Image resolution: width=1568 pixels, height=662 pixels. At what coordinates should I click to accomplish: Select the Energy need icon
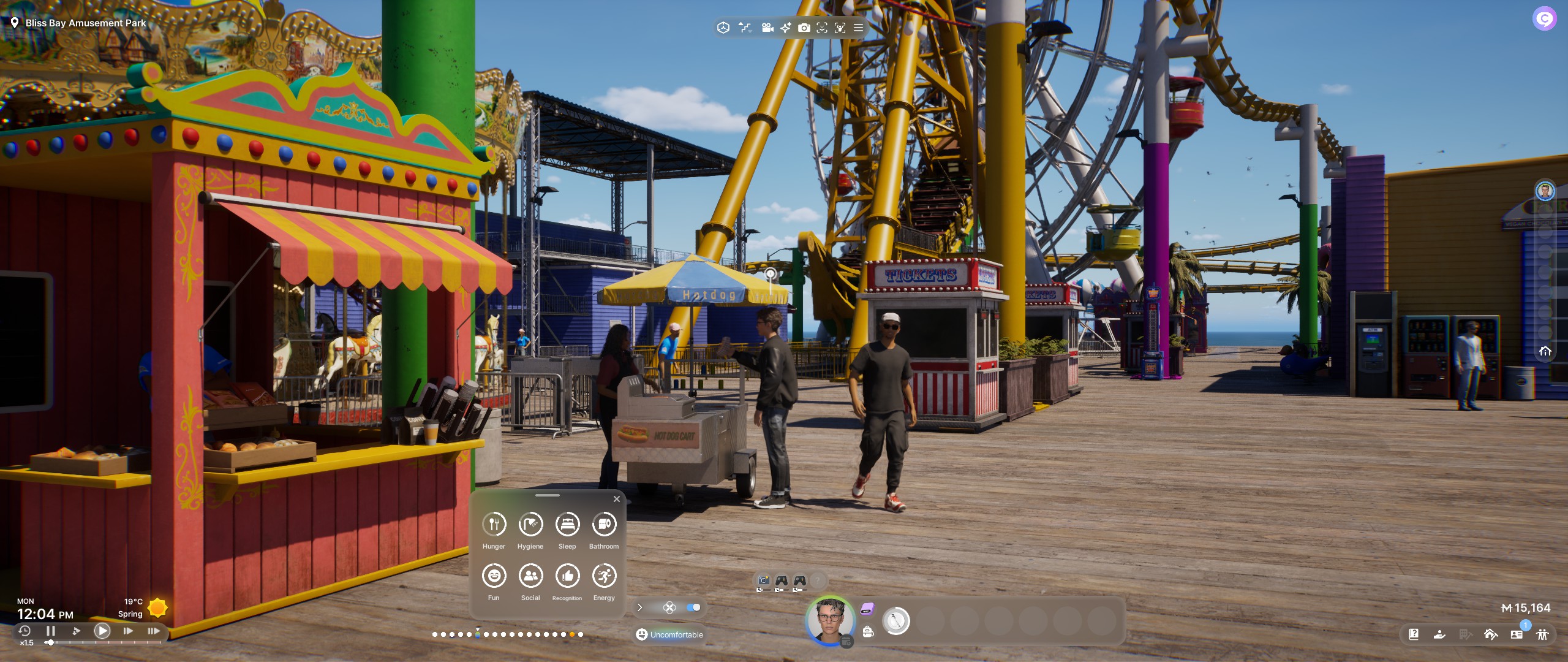(x=604, y=576)
